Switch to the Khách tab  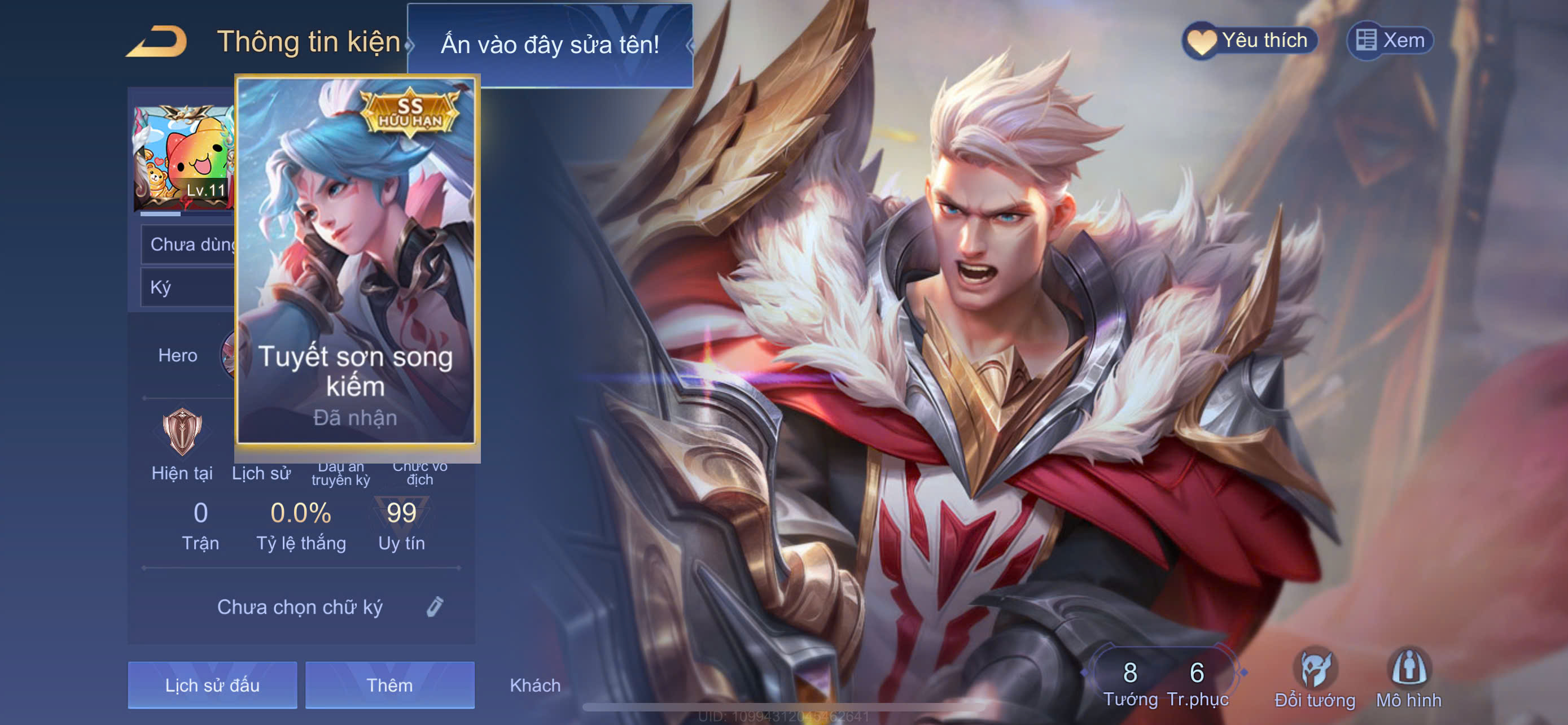pyautogui.click(x=535, y=685)
